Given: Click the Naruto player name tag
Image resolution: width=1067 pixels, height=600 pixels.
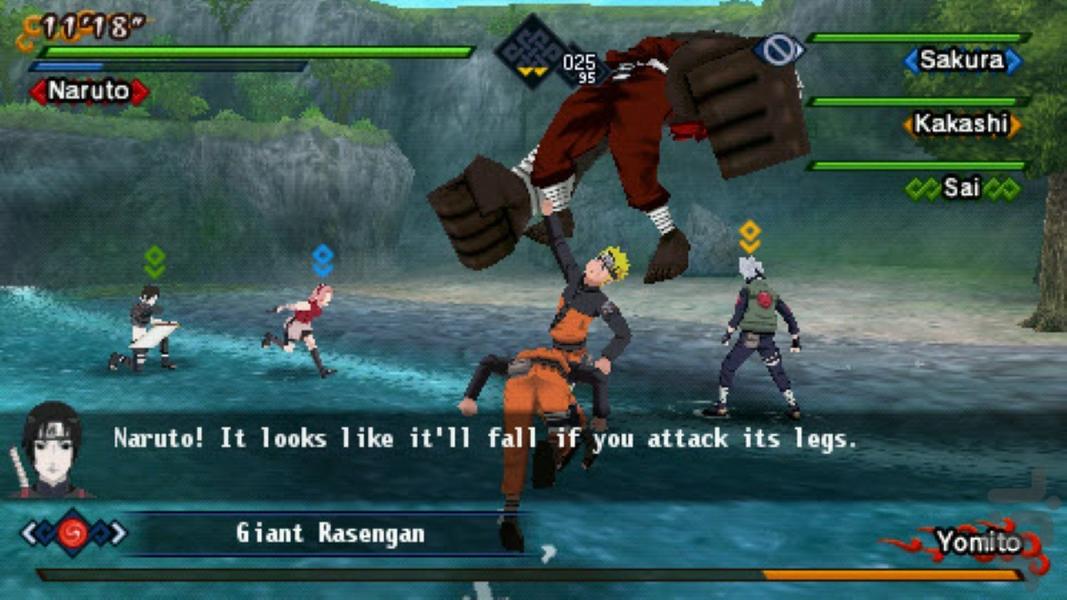Looking at the screenshot, I should 89,91.
